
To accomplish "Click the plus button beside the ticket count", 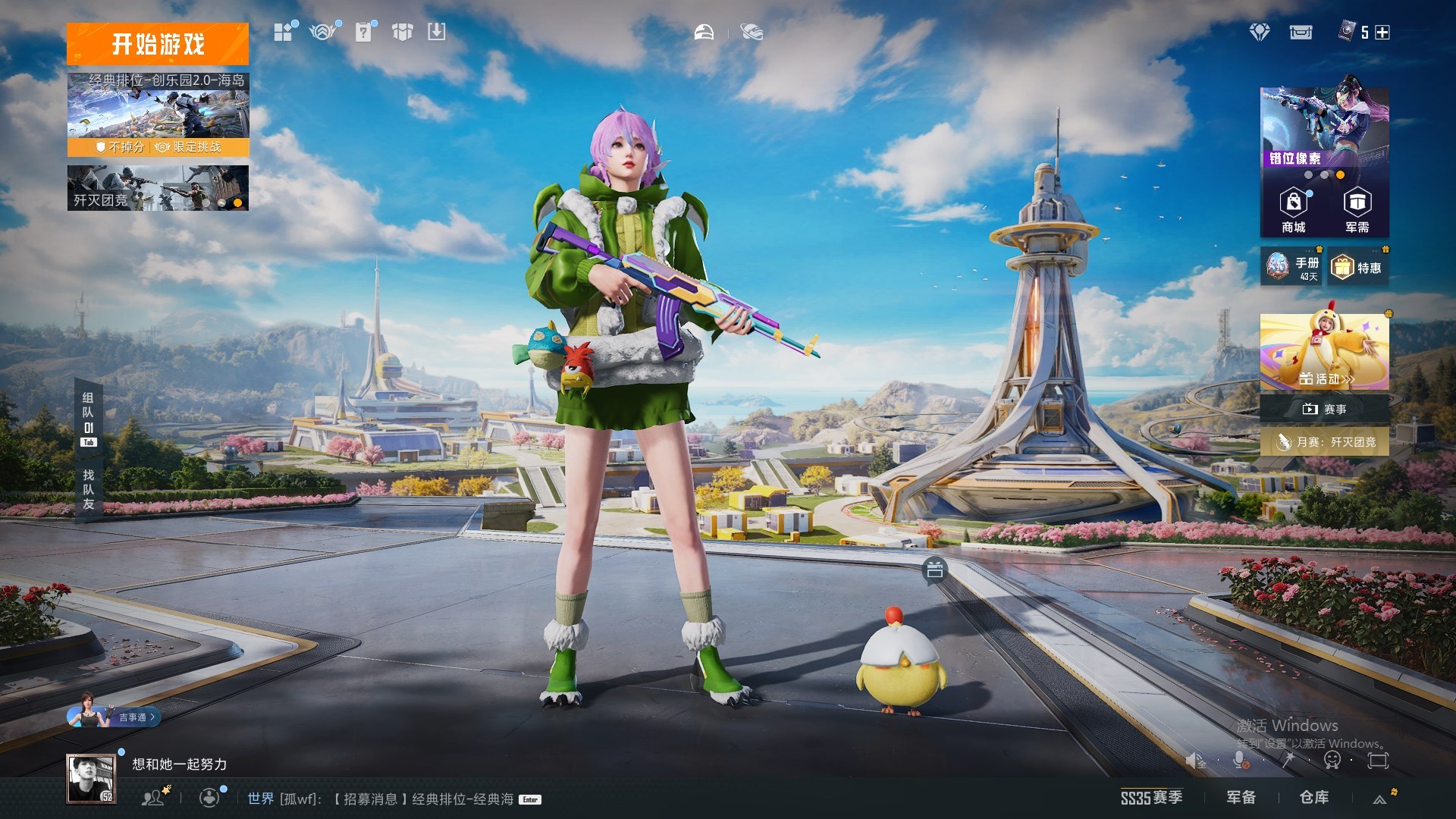I will [1382, 33].
